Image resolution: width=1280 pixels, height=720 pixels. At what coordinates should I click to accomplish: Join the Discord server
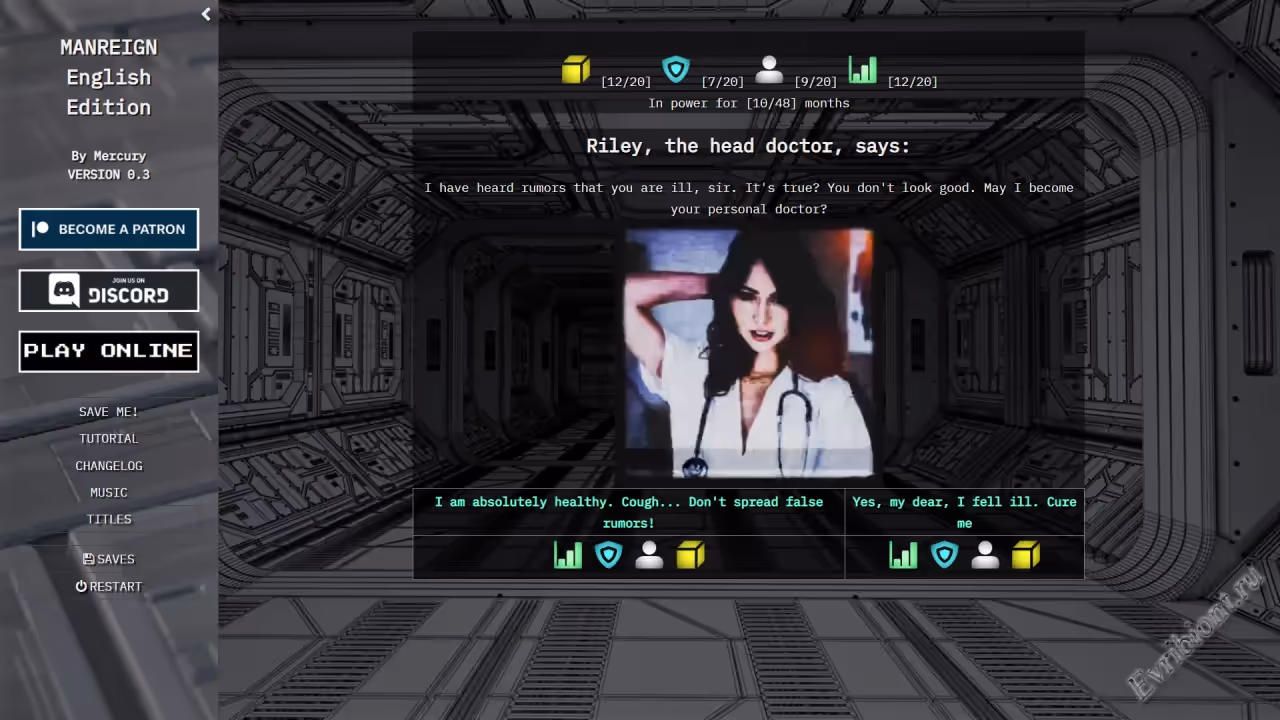[109, 291]
